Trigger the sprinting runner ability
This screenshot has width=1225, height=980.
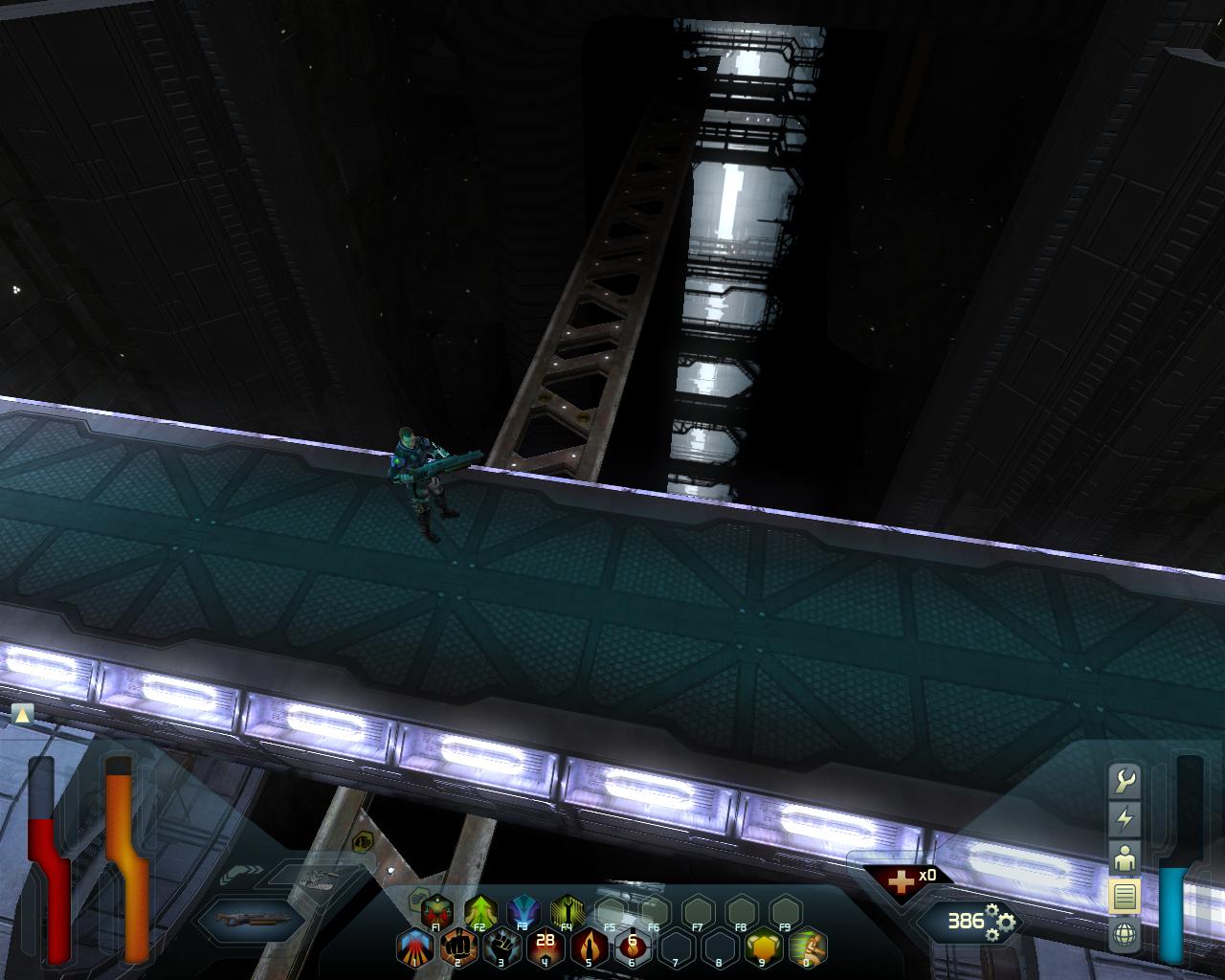point(808,947)
